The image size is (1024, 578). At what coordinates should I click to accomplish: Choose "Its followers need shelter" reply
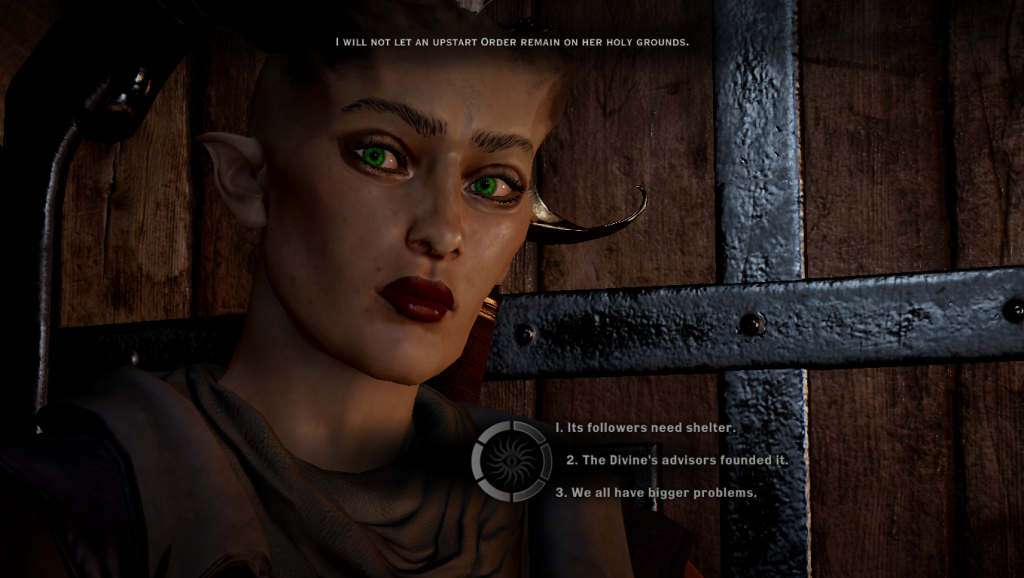pos(645,428)
